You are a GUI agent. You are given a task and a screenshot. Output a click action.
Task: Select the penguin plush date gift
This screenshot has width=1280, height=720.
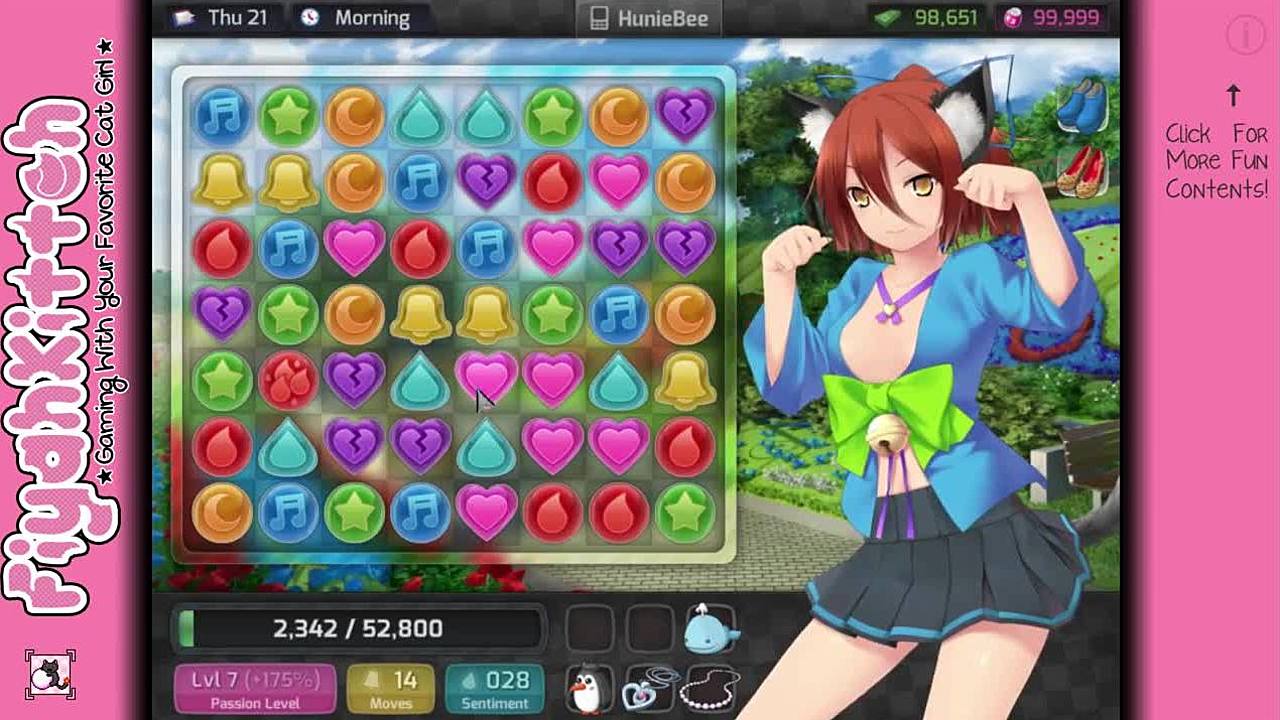tap(588, 689)
